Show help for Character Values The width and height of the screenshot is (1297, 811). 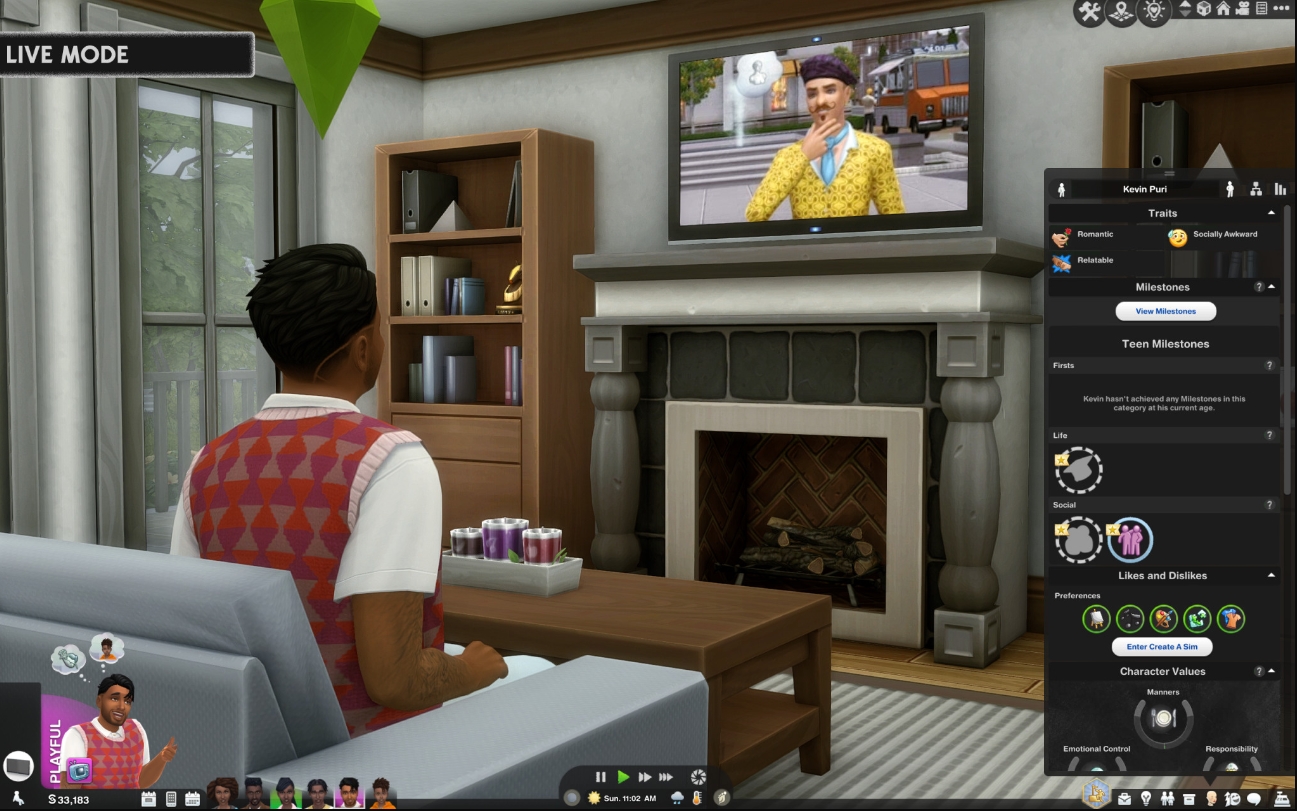point(1259,672)
